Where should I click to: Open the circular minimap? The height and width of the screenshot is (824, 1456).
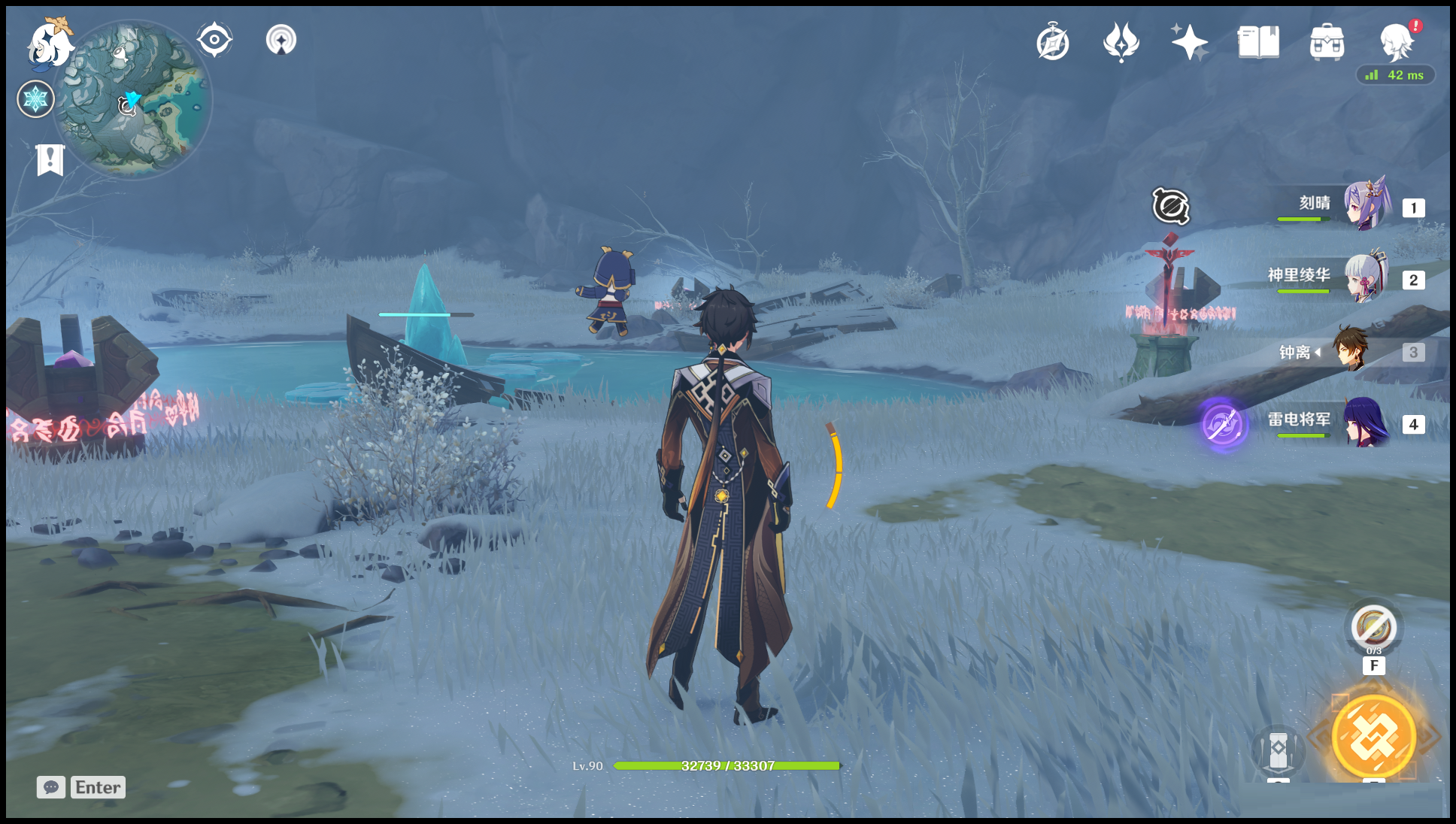(x=135, y=99)
